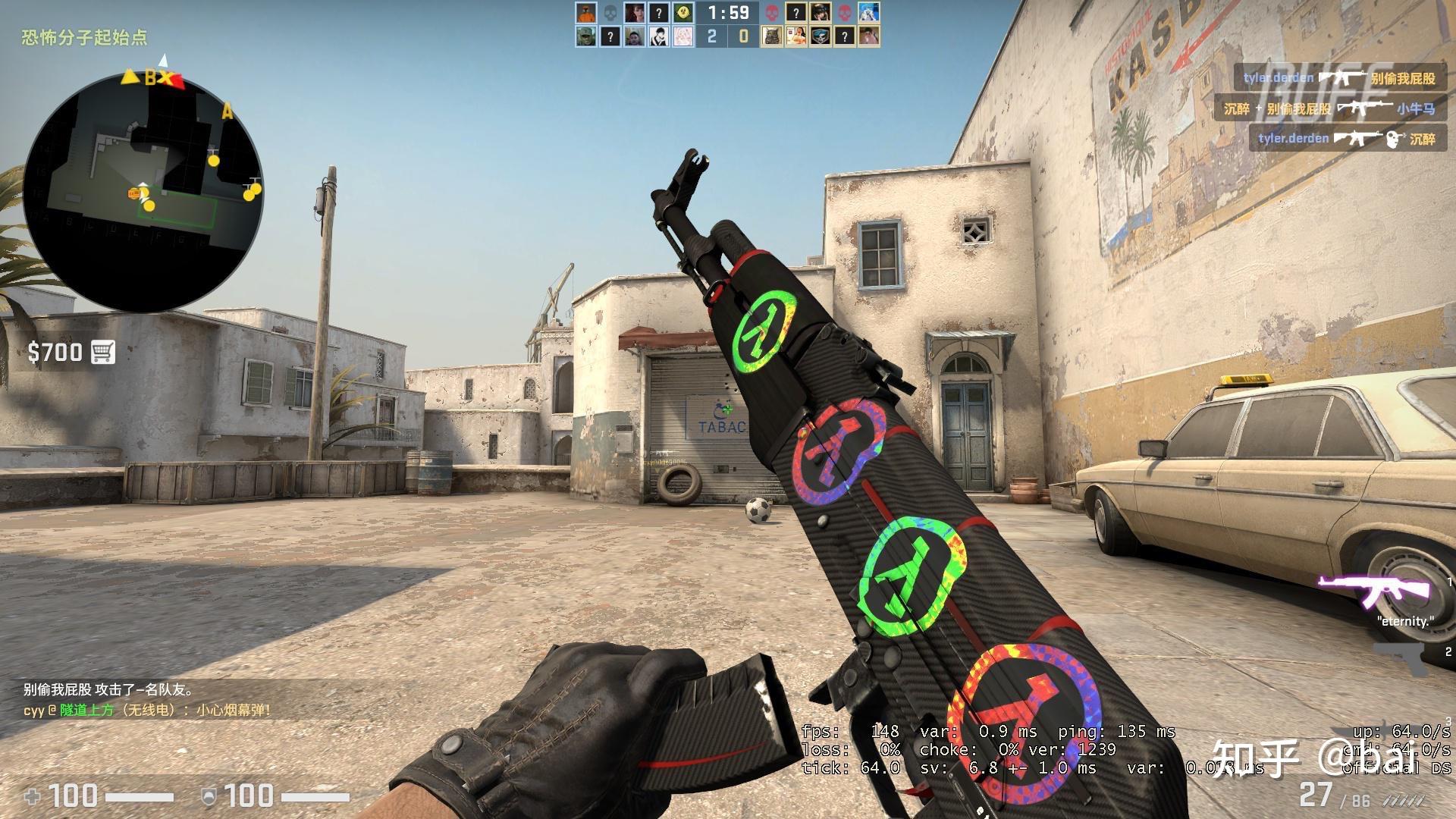Click the CT score number 2
This screenshot has width=1456, height=819.
pos(713,36)
